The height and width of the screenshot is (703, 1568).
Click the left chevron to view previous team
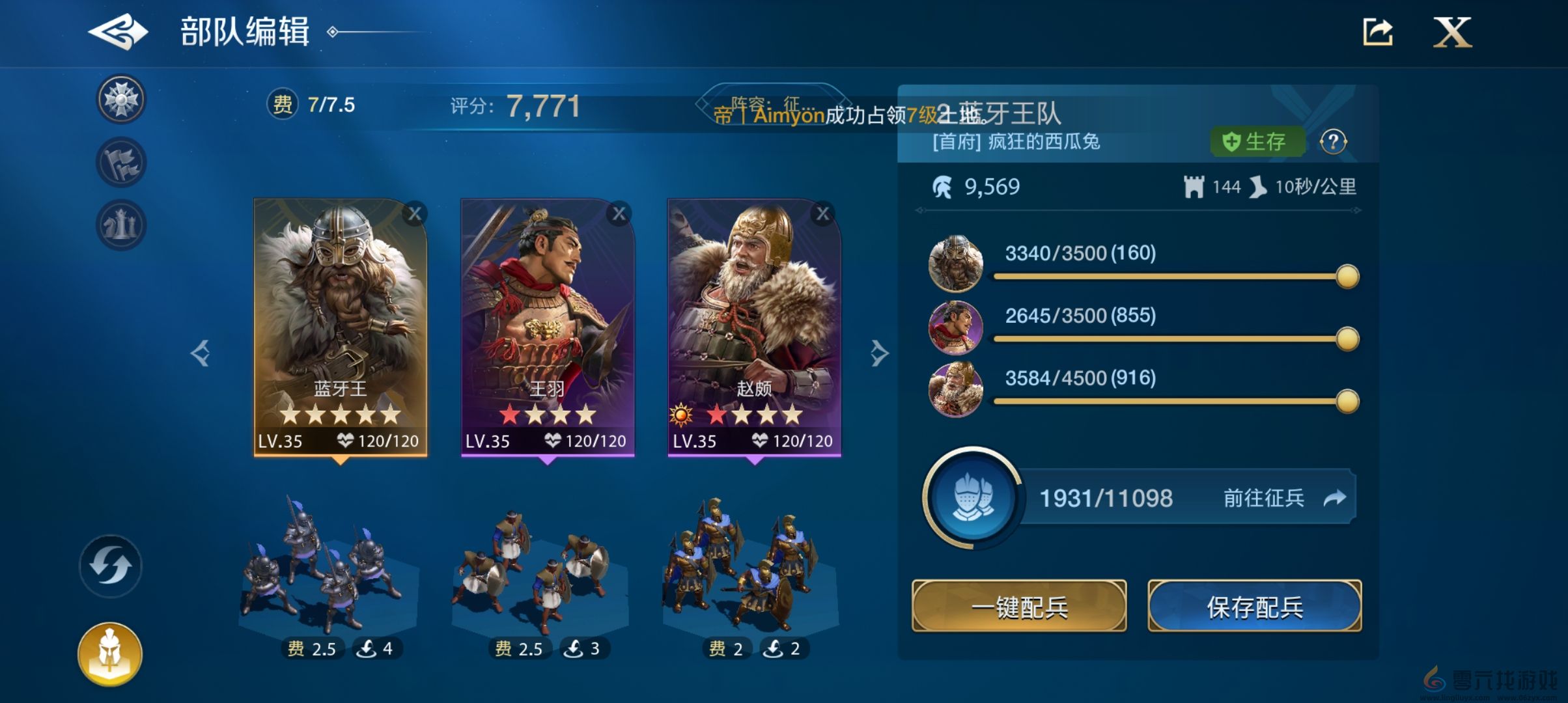(202, 351)
